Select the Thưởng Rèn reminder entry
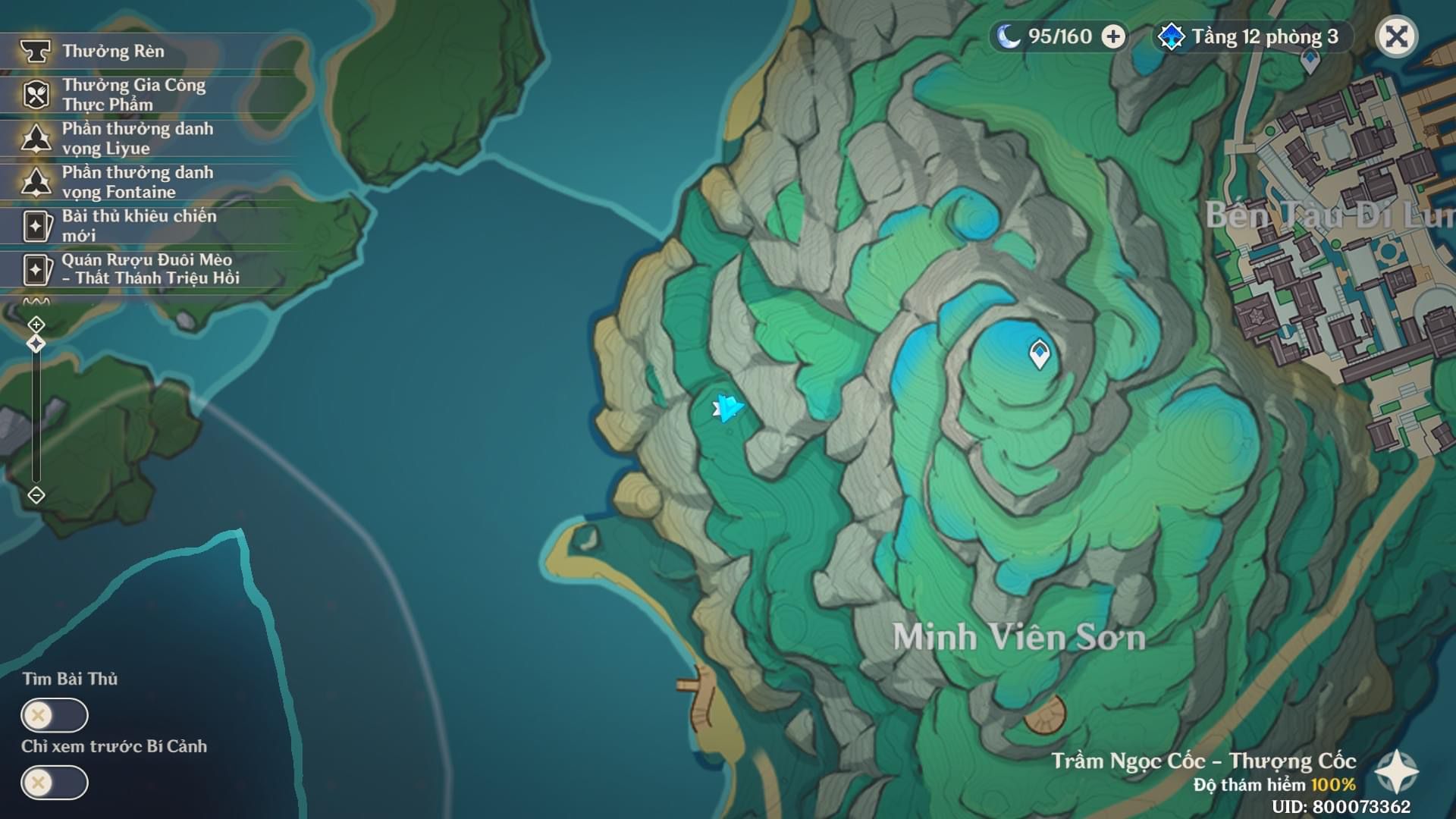Screen dimensions: 1456x819 click(x=114, y=51)
